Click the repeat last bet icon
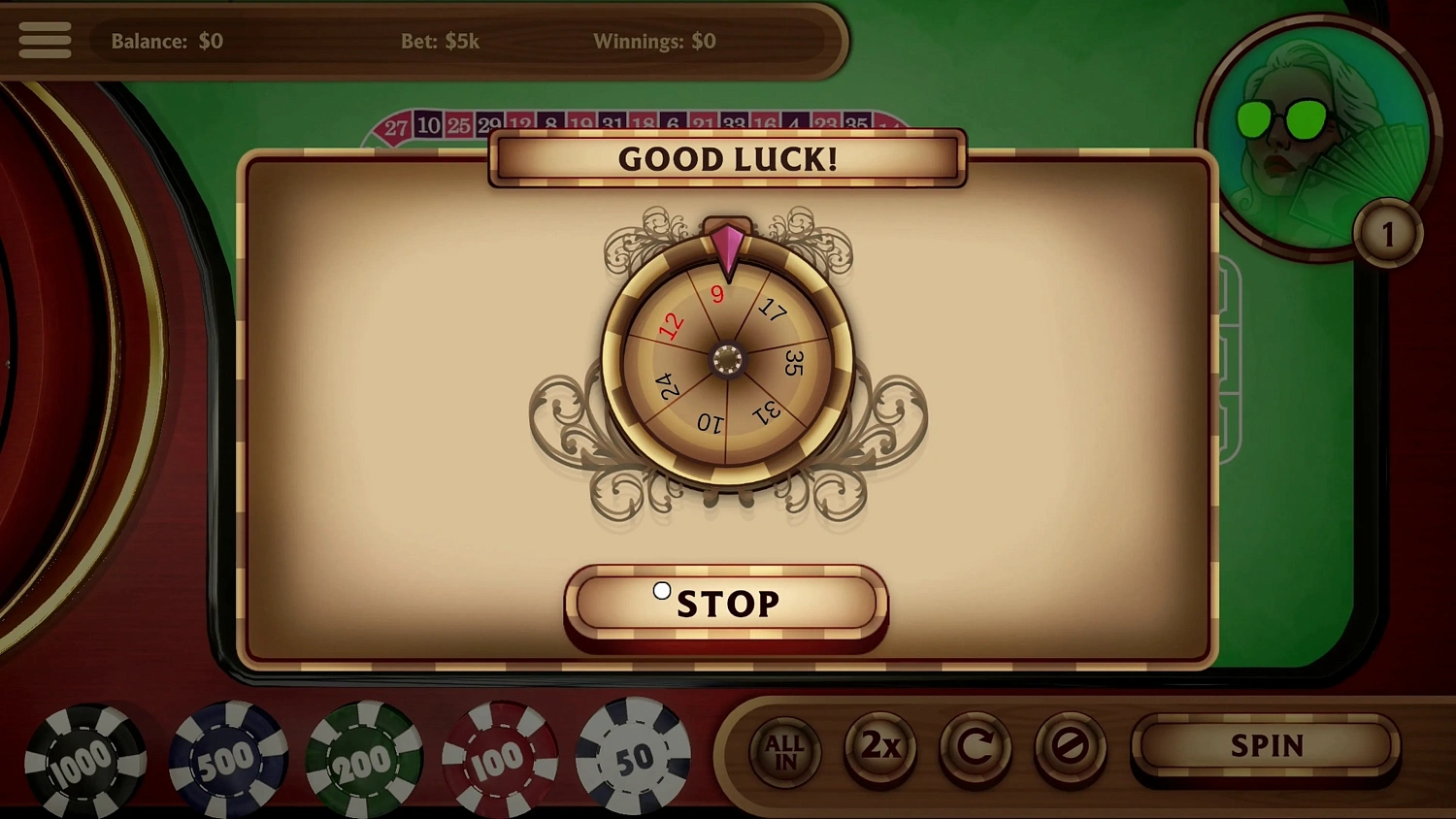 pyautogui.click(x=976, y=748)
